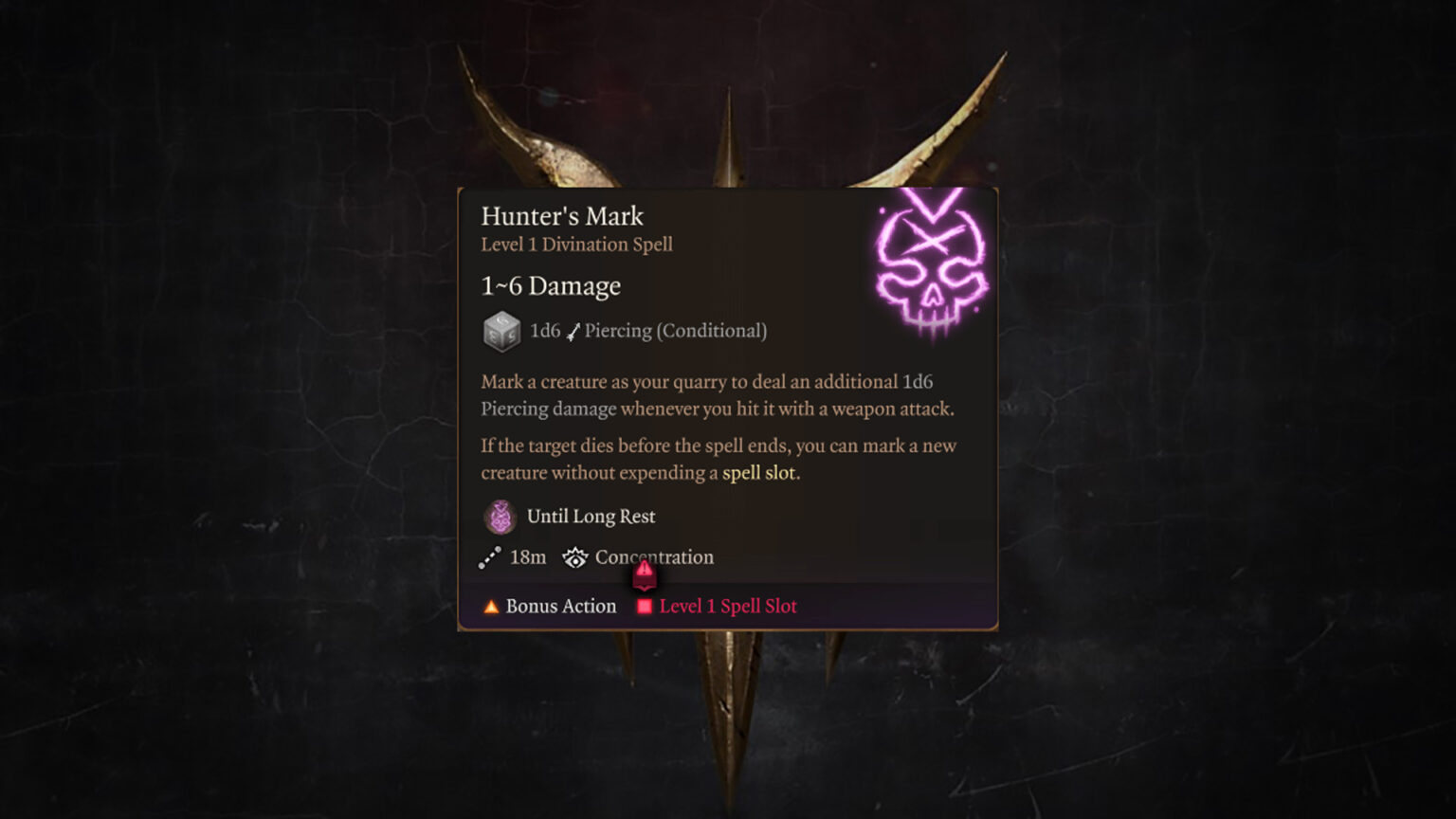1456x819 pixels.
Task: Select the quarry description paragraph
Action: point(718,395)
